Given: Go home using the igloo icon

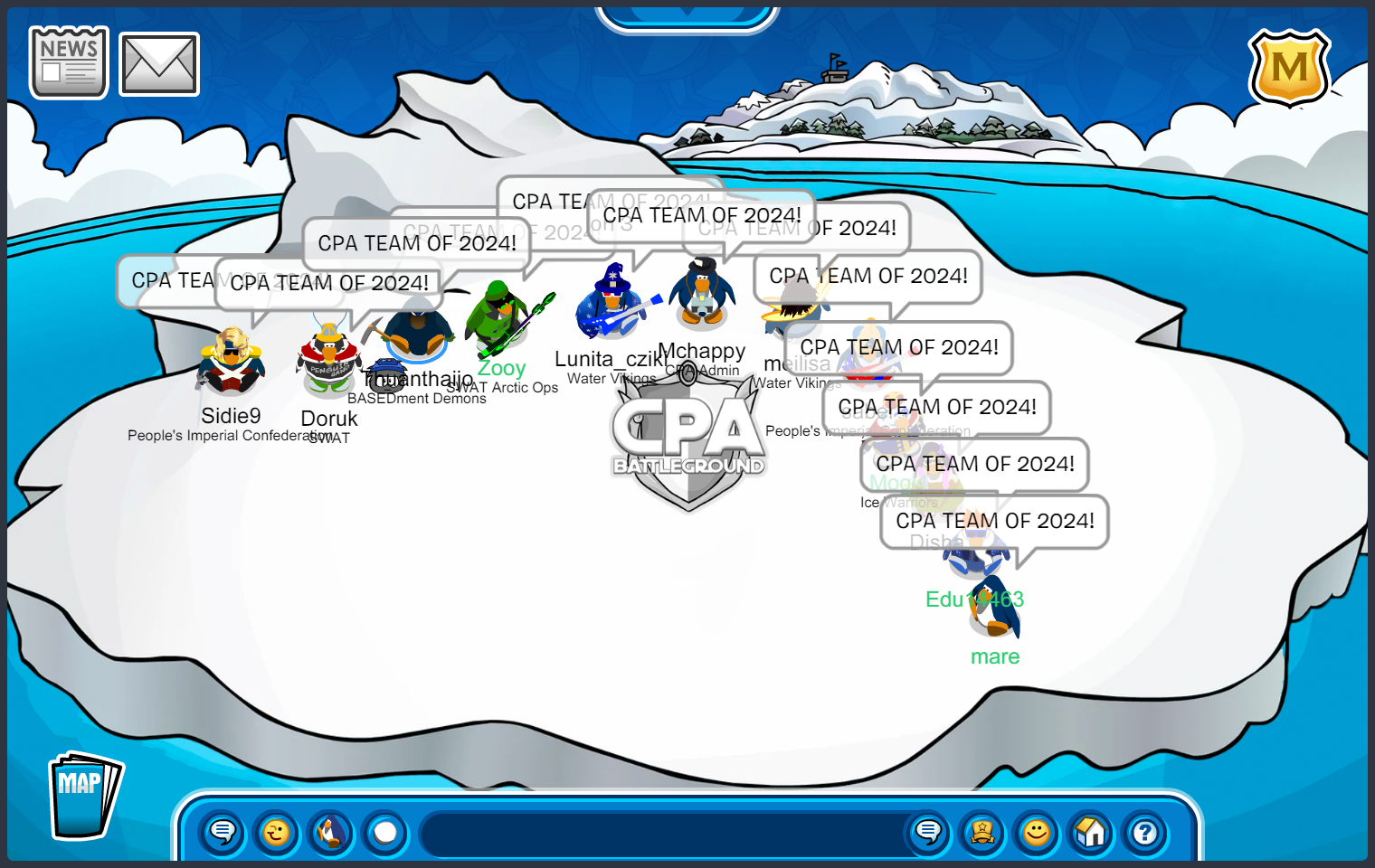Looking at the screenshot, I should 1091,834.
